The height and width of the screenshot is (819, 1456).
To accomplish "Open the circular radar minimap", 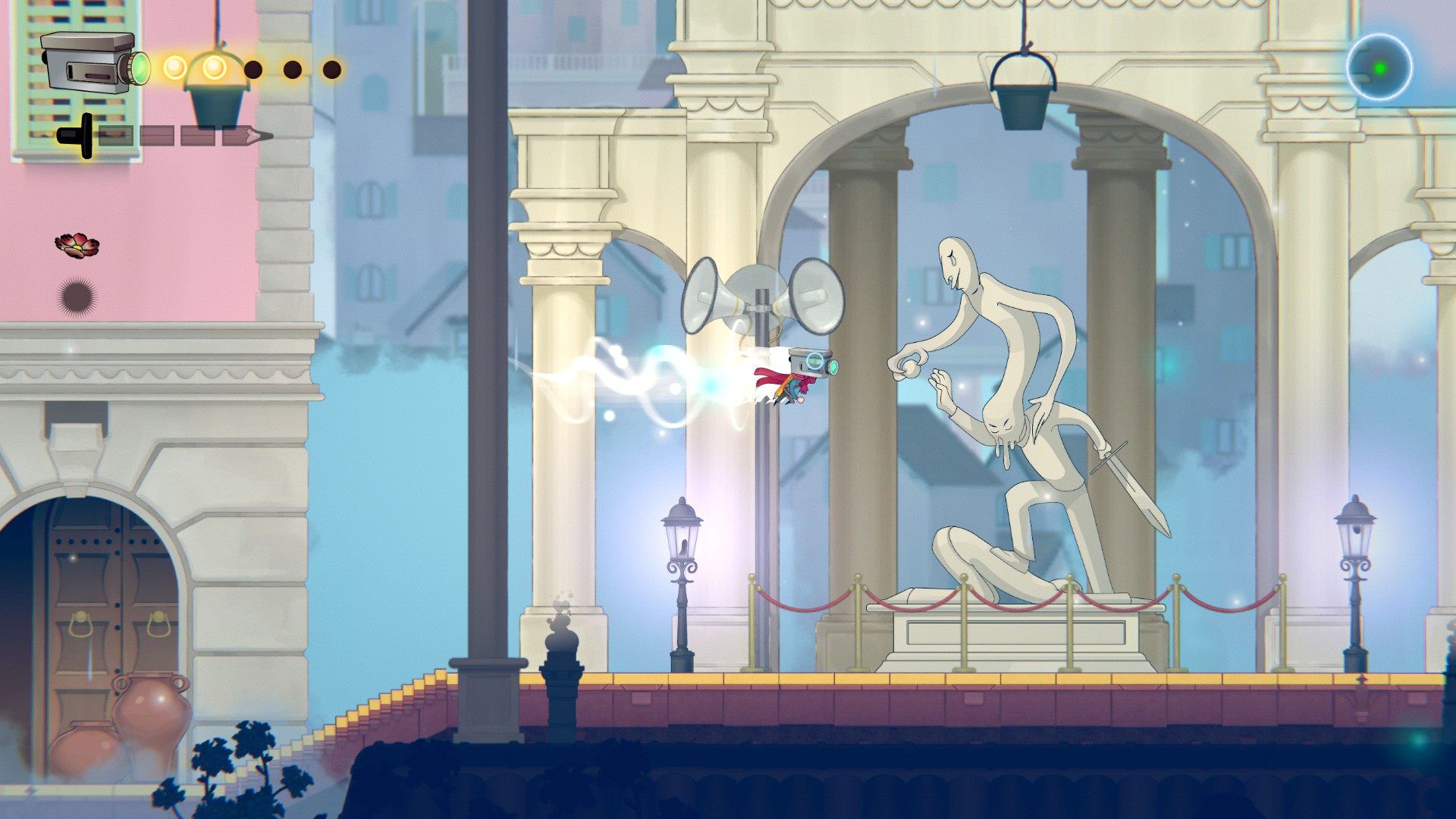I will (x=1379, y=67).
